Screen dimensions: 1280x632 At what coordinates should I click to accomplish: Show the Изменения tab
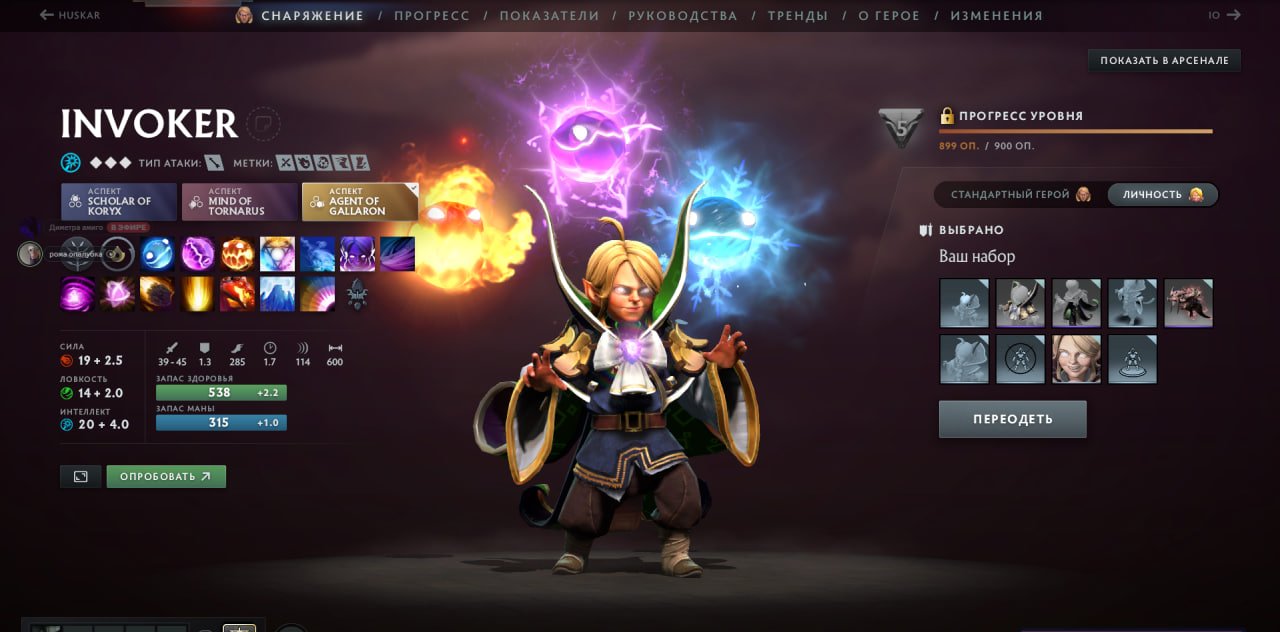tap(996, 16)
